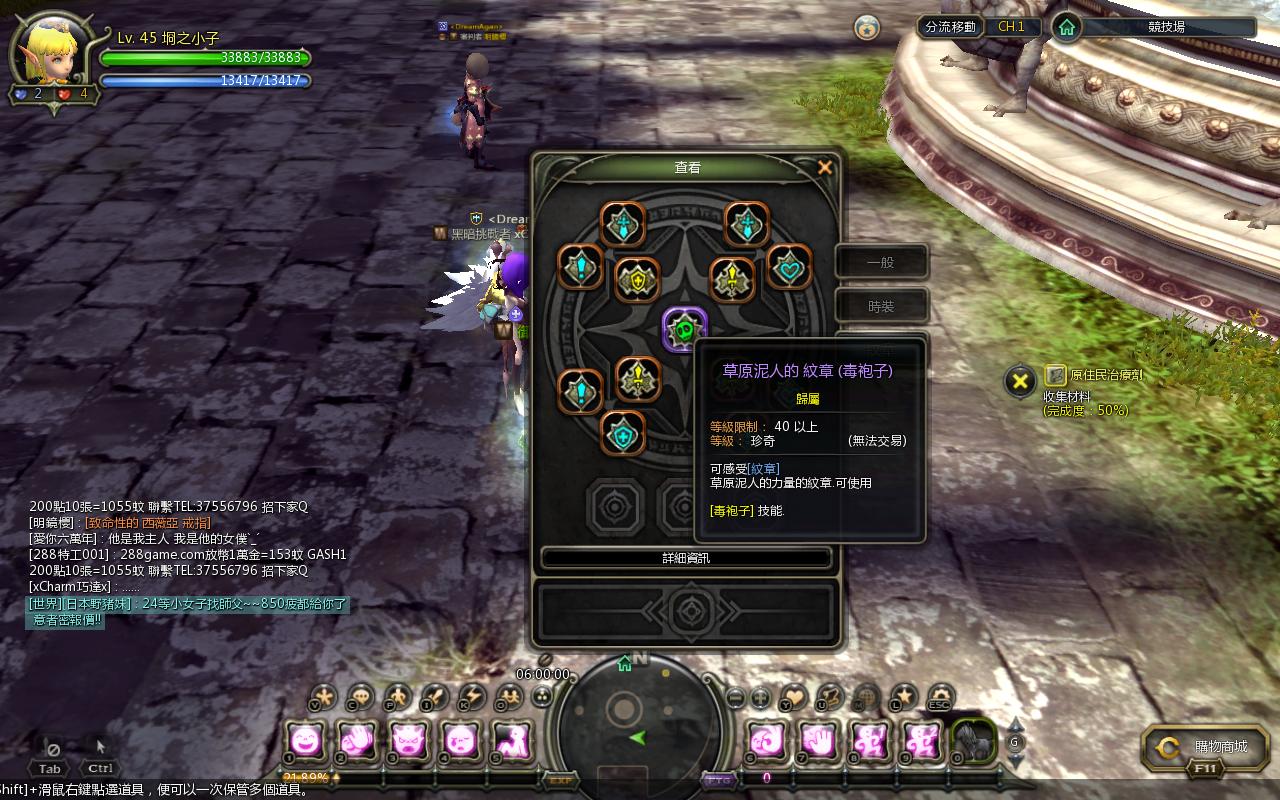Viewport: 1280px width, 800px height.
Task: Use the angry face emote in slot 3
Action: click(x=409, y=741)
